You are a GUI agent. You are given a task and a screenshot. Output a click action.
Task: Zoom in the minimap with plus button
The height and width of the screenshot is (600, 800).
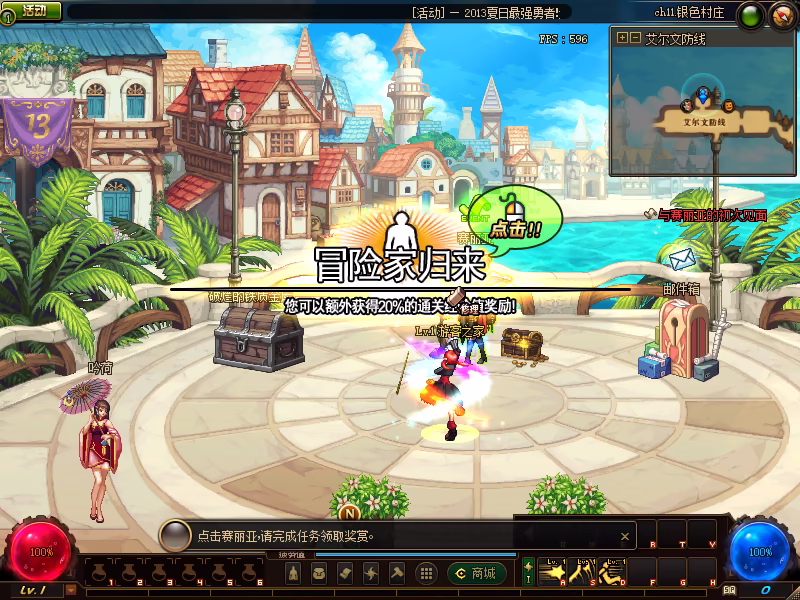coord(622,38)
